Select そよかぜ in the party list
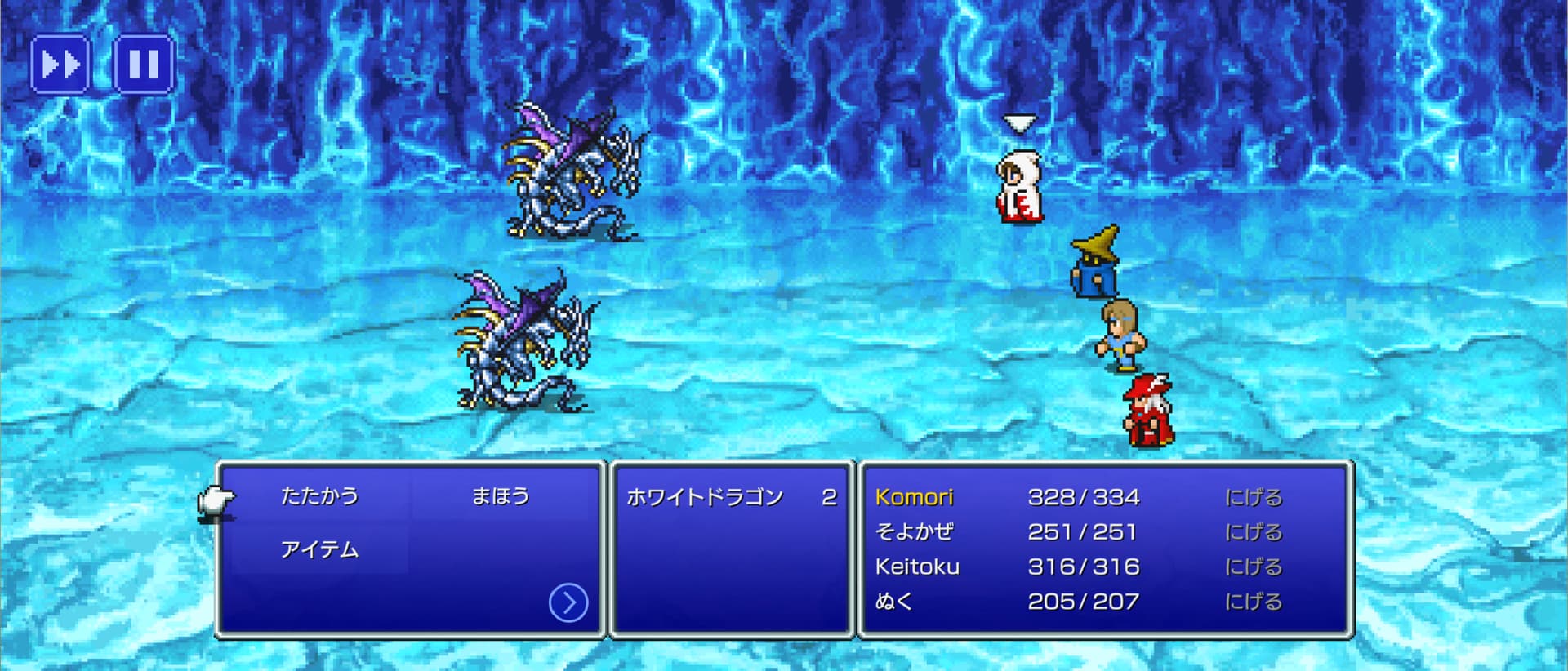The width and height of the screenshot is (1568, 671). pos(914,532)
